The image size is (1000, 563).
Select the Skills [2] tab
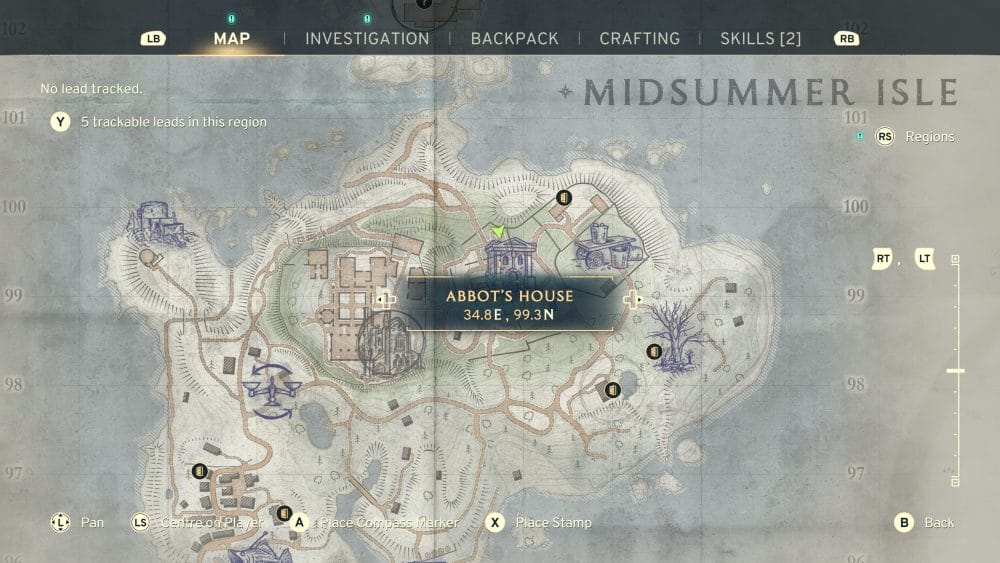(x=761, y=39)
